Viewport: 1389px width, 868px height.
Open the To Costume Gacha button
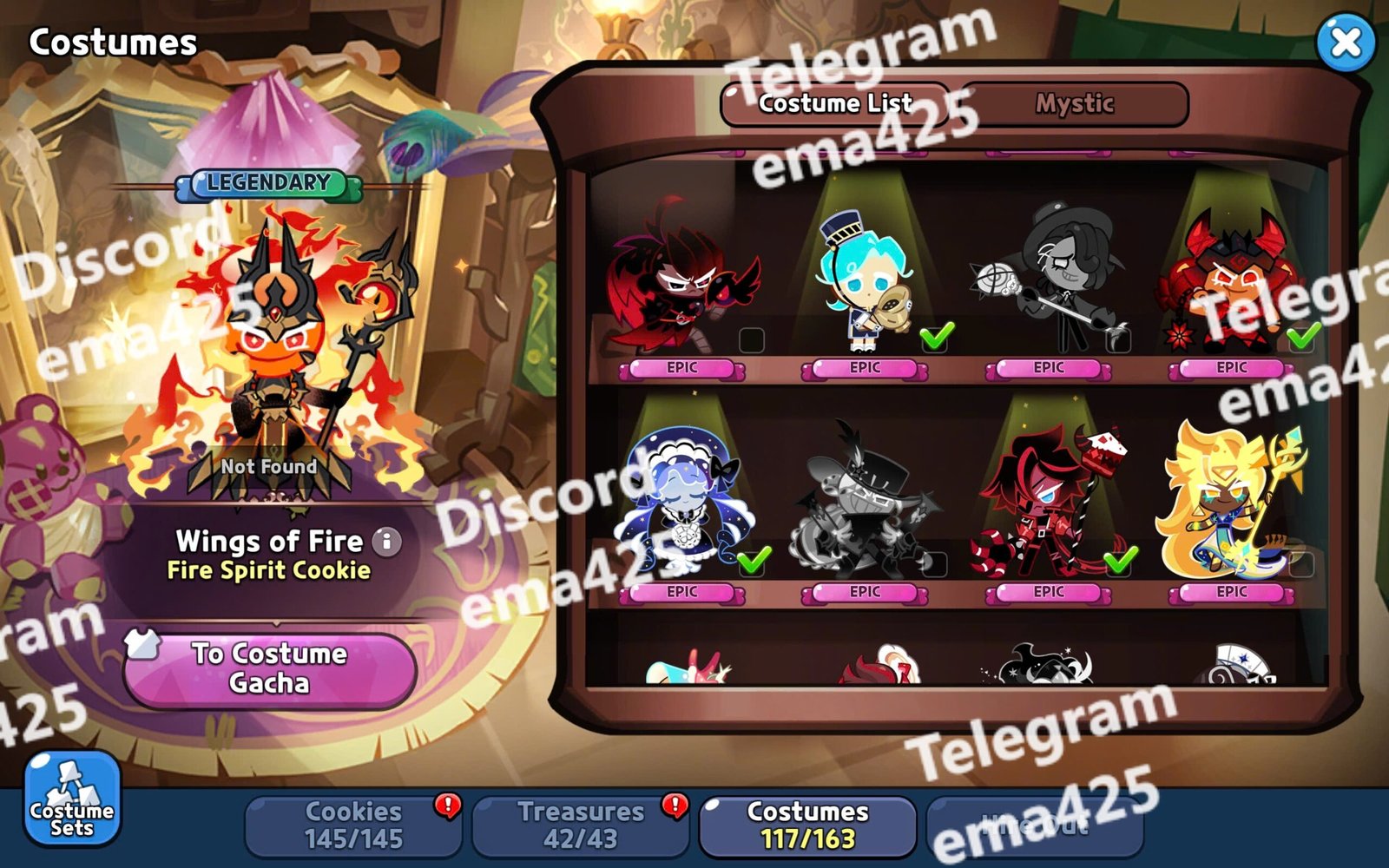270,668
